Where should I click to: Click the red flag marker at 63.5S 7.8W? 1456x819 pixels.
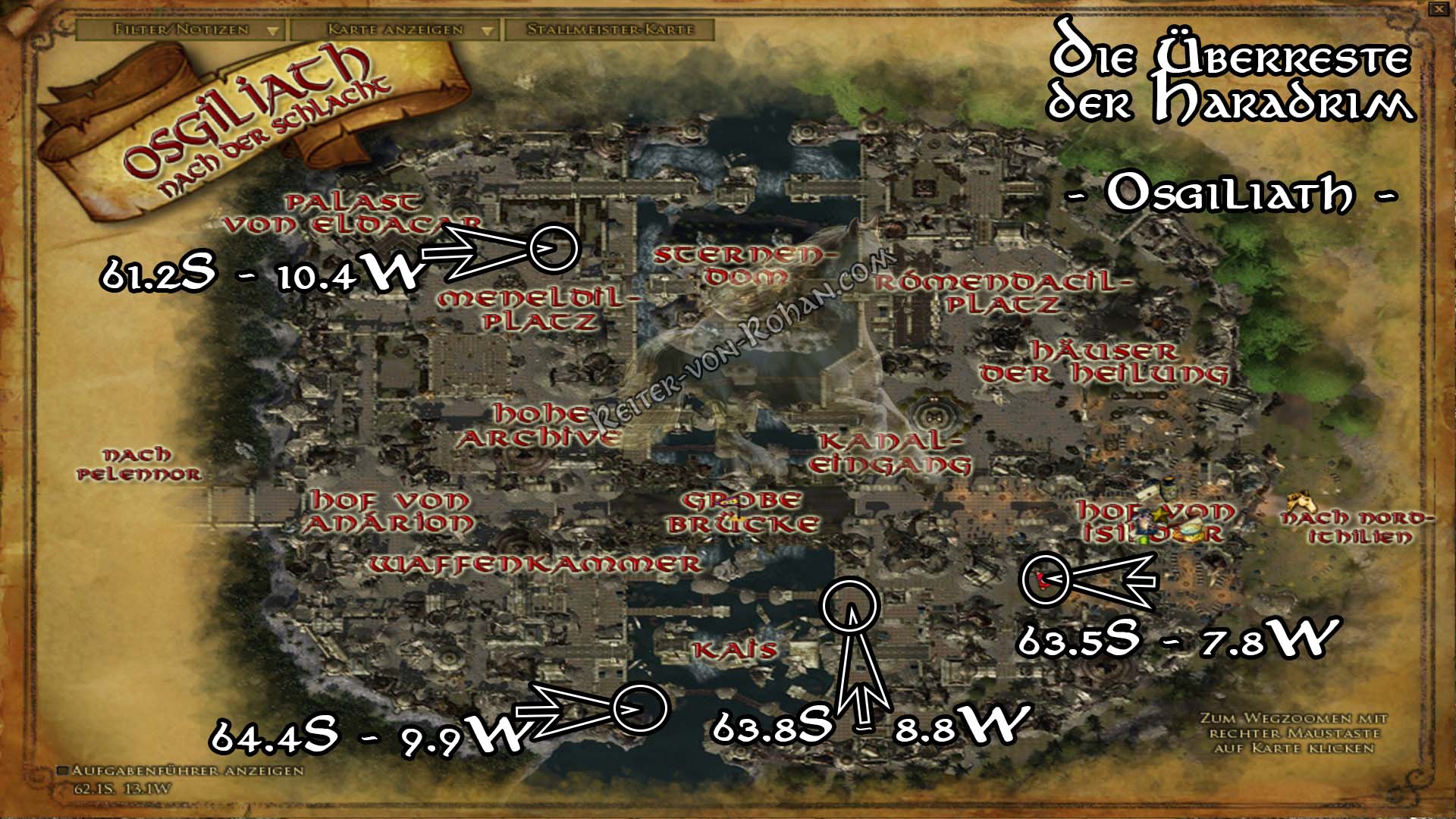tap(1040, 579)
